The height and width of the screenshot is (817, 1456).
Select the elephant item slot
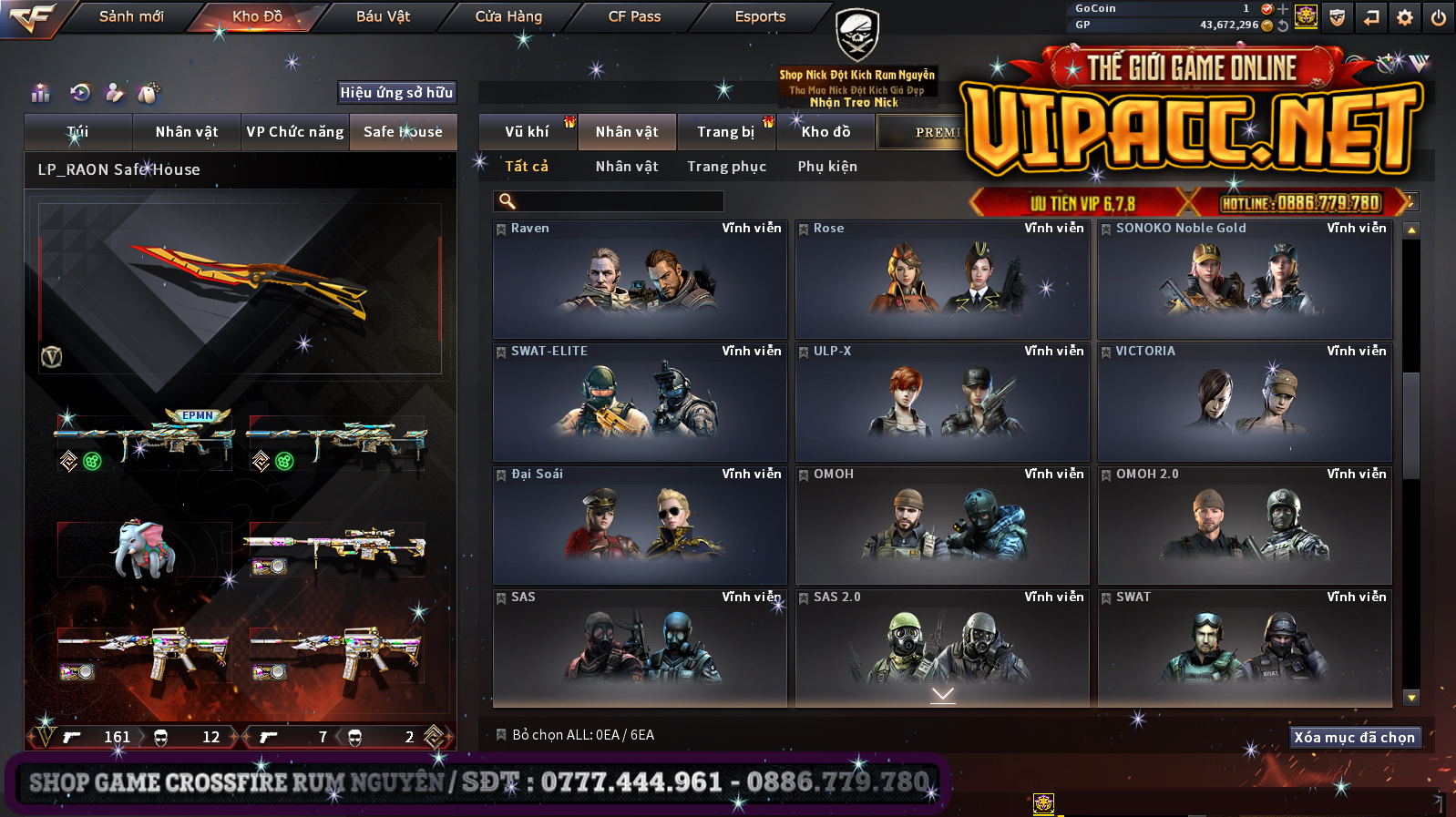143,549
